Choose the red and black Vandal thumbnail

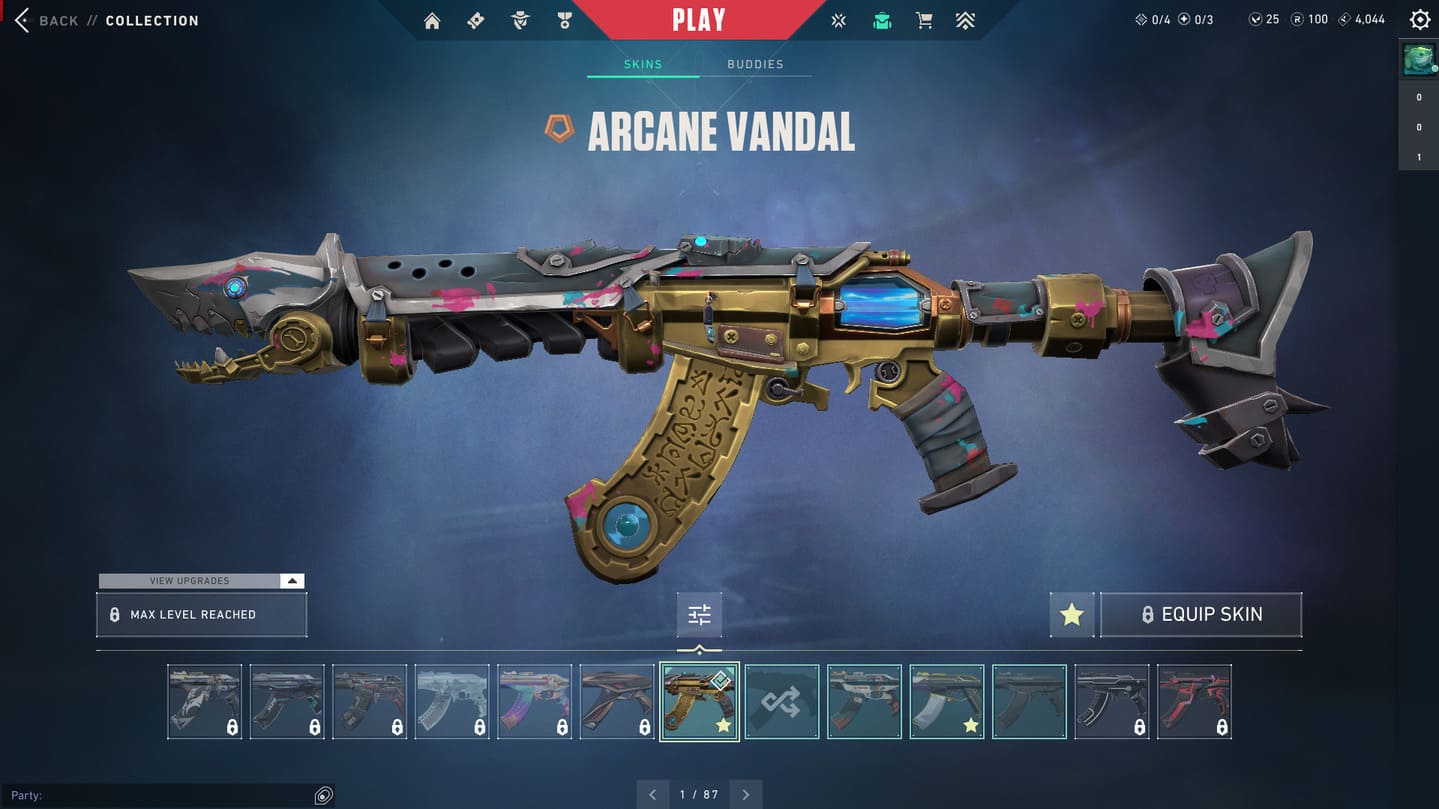[x=1194, y=702]
